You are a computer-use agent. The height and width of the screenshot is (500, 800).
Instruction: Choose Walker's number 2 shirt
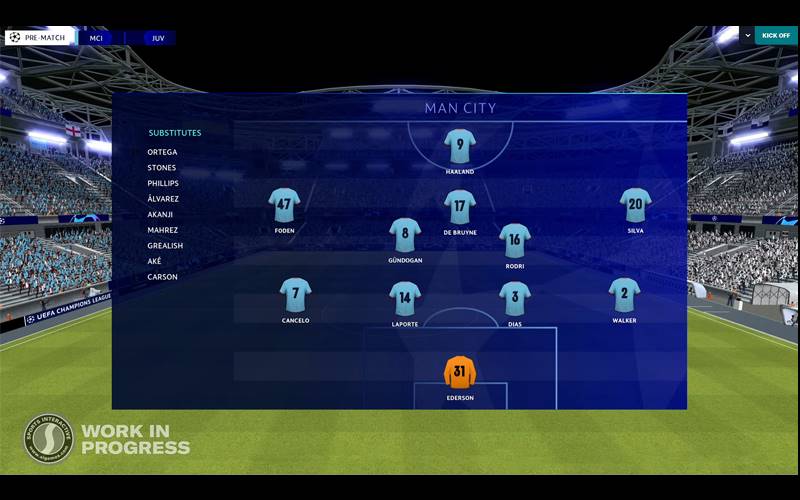pyautogui.click(x=624, y=295)
